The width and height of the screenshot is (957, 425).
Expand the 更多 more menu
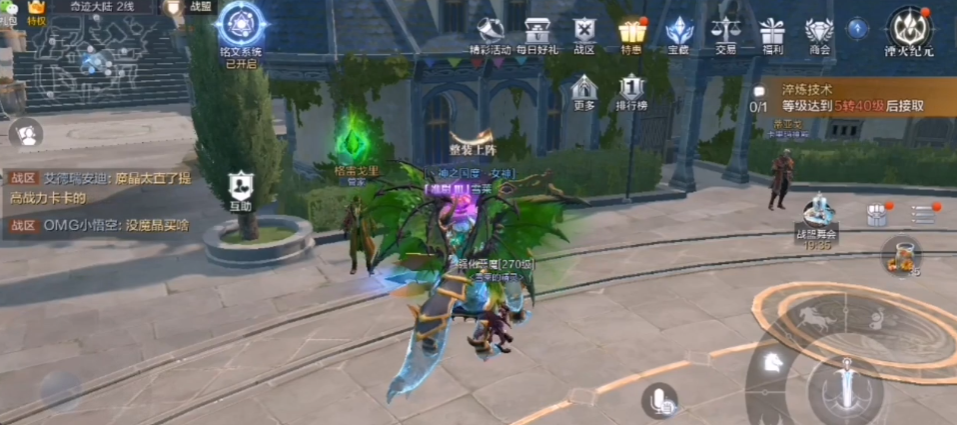pyautogui.click(x=585, y=90)
